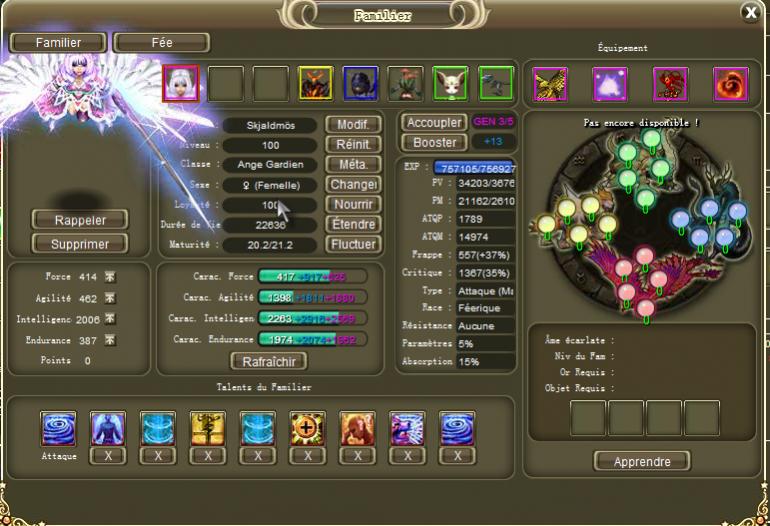
Task: Select the white-haired fairy pet portrait
Action: click(179, 84)
